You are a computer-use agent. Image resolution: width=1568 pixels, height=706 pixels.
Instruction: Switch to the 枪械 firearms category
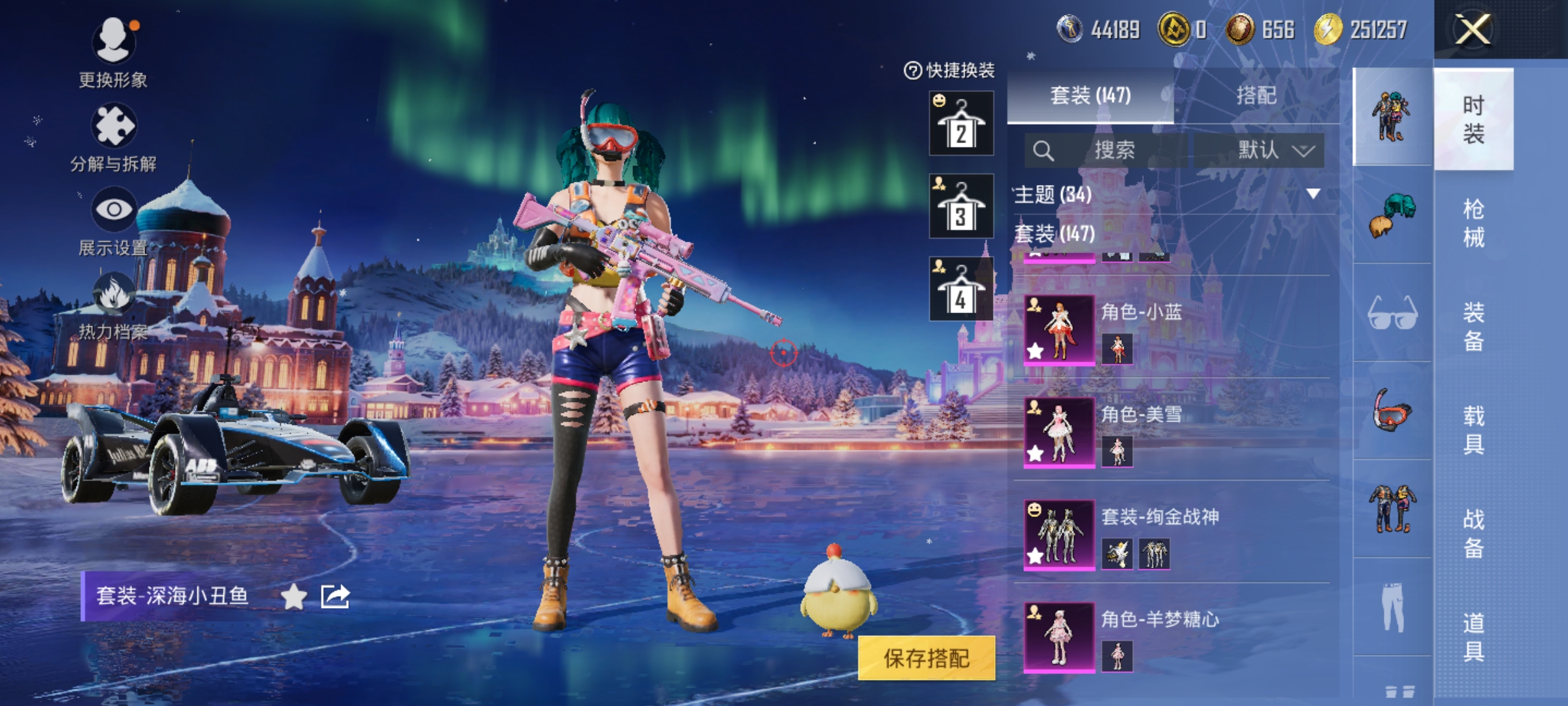(x=1473, y=222)
